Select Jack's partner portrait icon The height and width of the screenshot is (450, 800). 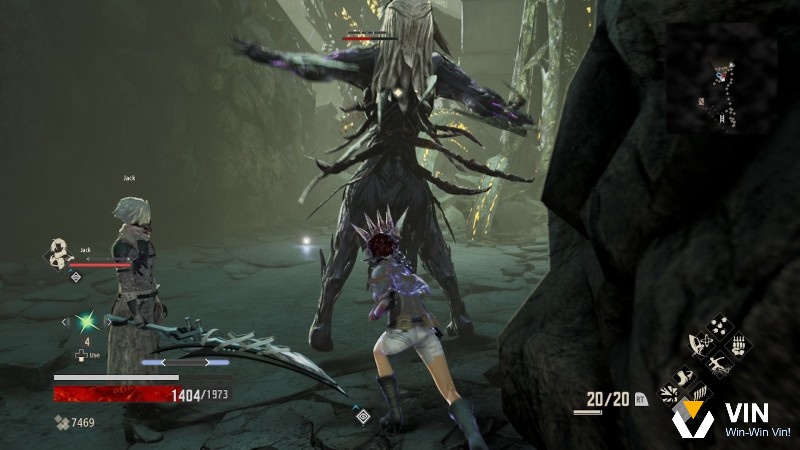pyautogui.click(x=58, y=253)
